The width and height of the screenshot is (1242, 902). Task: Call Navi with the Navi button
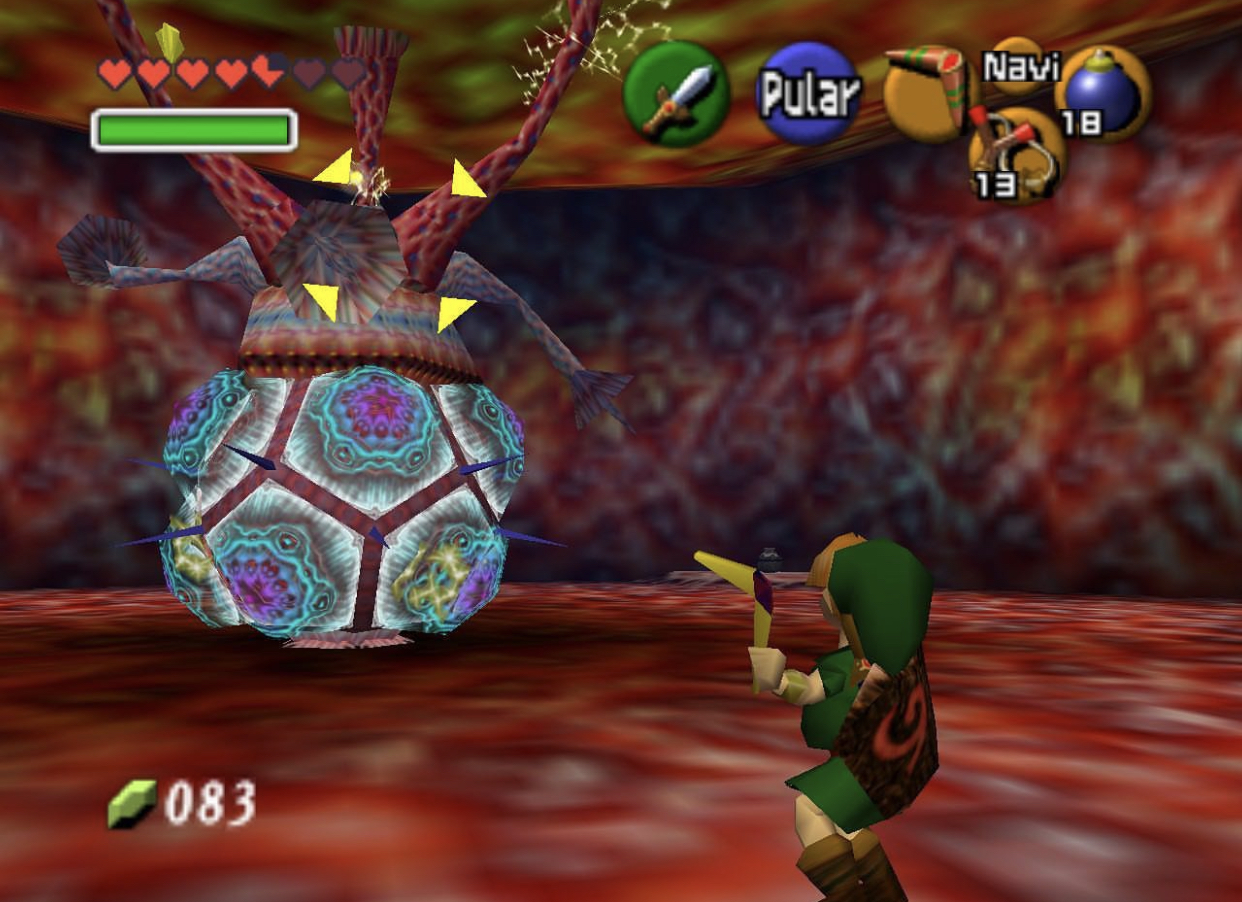1018,66
